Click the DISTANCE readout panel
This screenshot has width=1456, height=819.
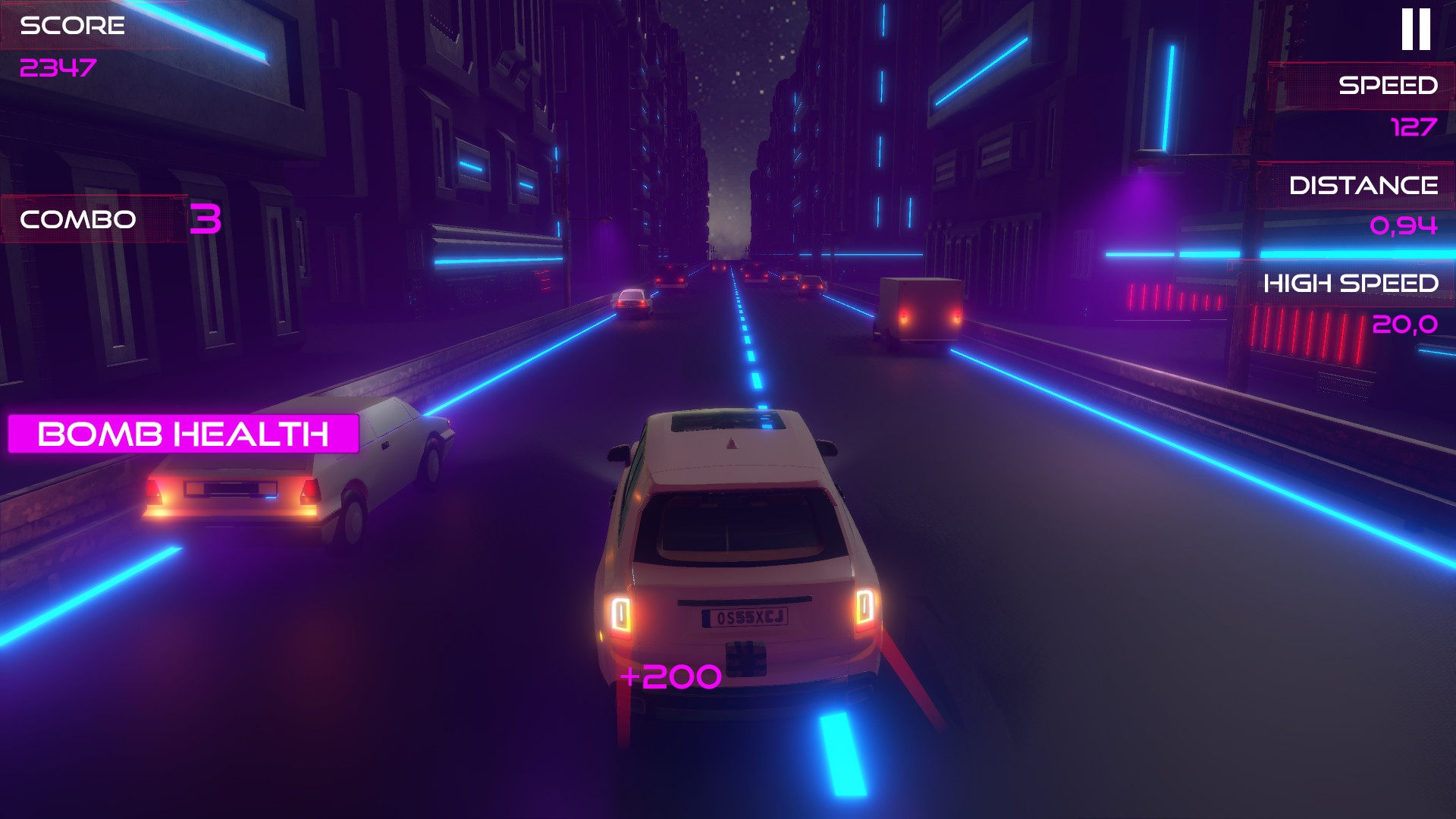click(x=1363, y=184)
